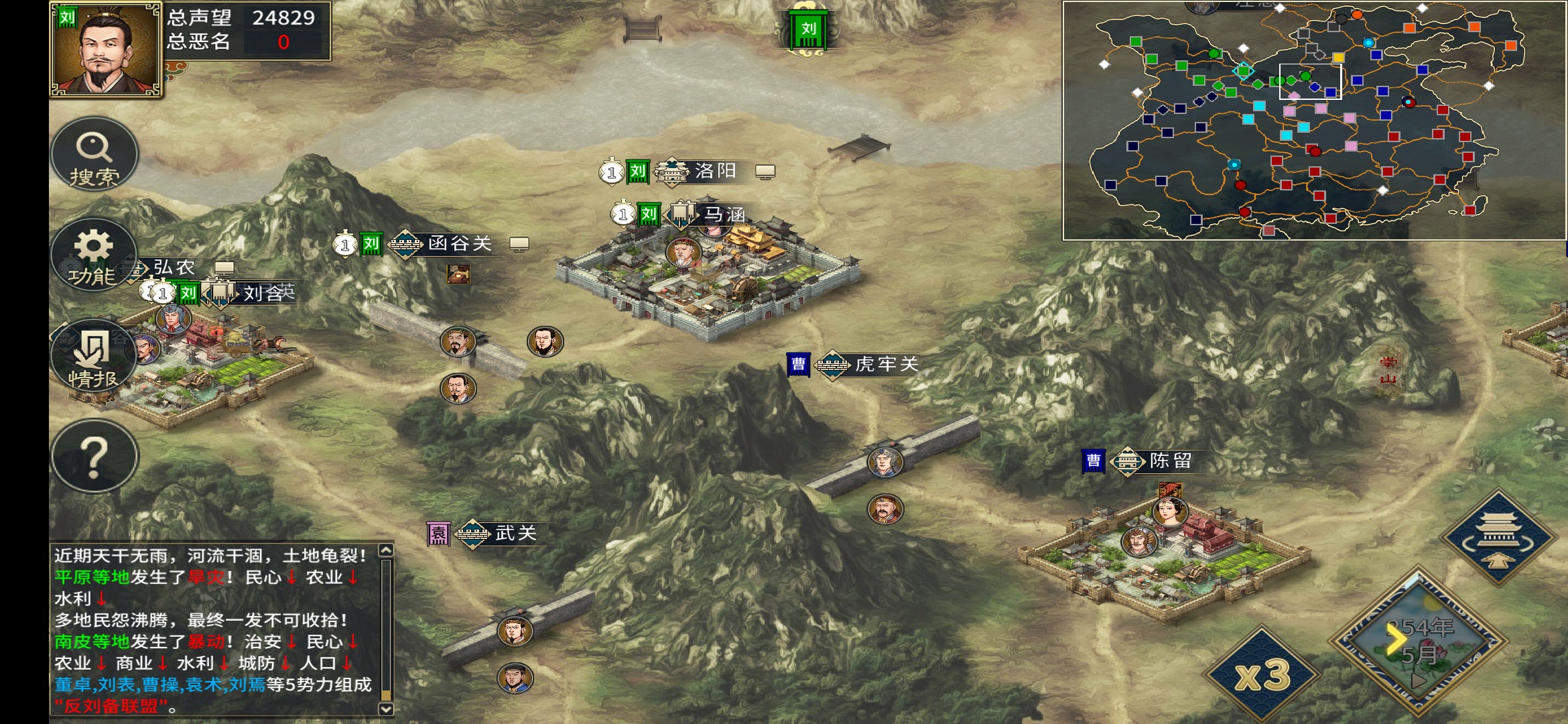Screen dimensions: 1568x724
Task: Click the palace return-to-city diamond button
Action: (1498, 537)
